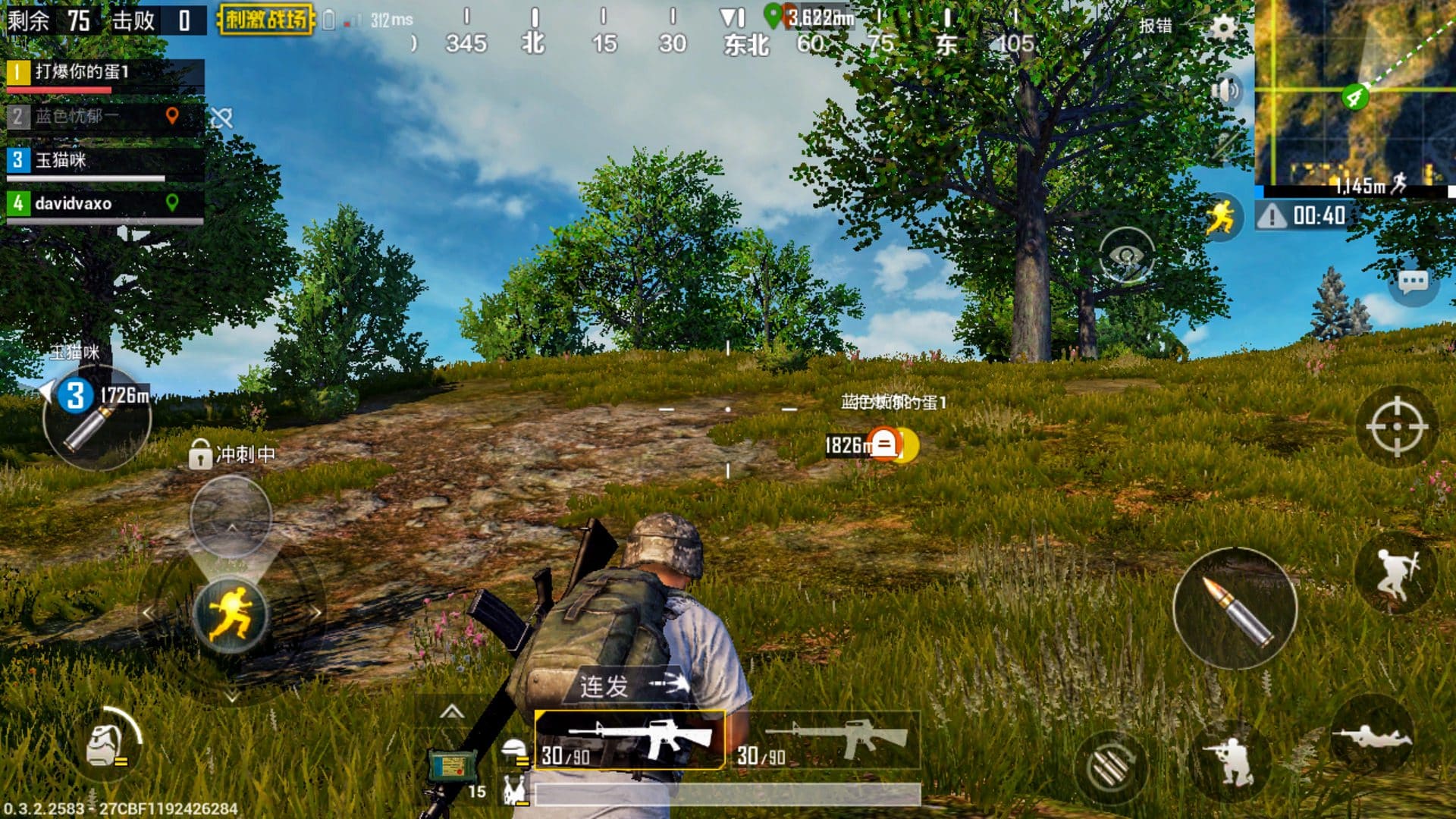Image resolution: width=1456 pixels, height=819 pixels.
Task: Toggle the speaker sound icon
Action: tap(1225, 91)
